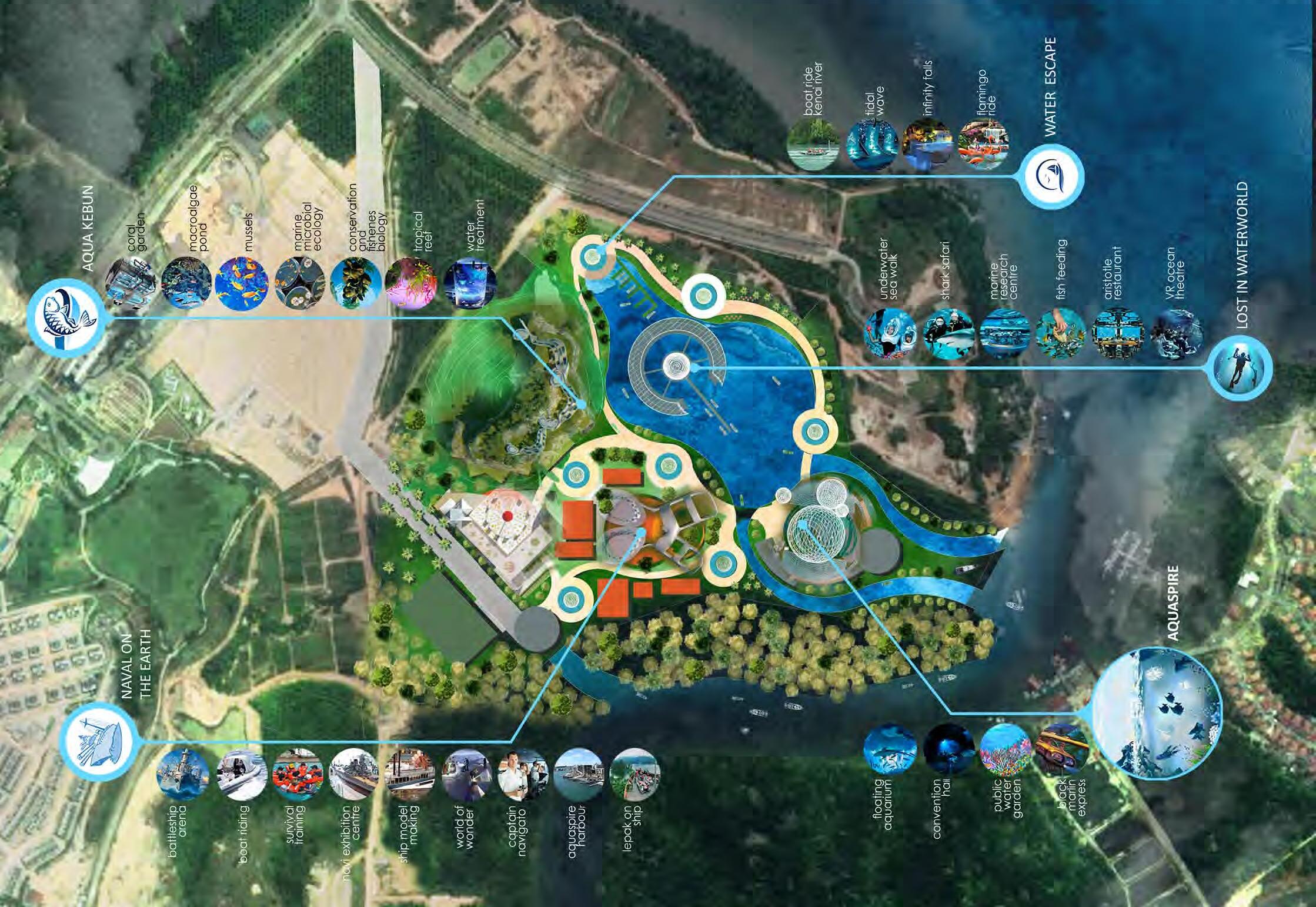Open the shark safari thumbnail
Image resolution: width=1316 pixels, height=907 pixels.
(948, 334)
